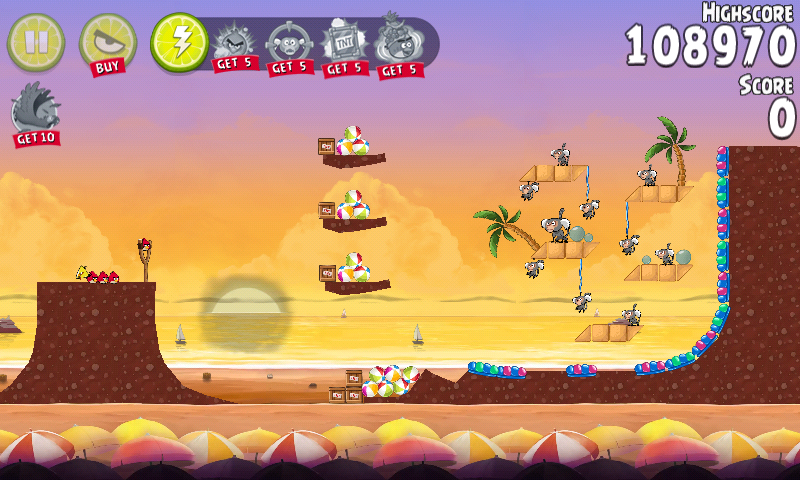Get 5 of the fruit-hat bird power-up
Screen dimensions: 800x480
pyautogui.click(x=398, y=47)
